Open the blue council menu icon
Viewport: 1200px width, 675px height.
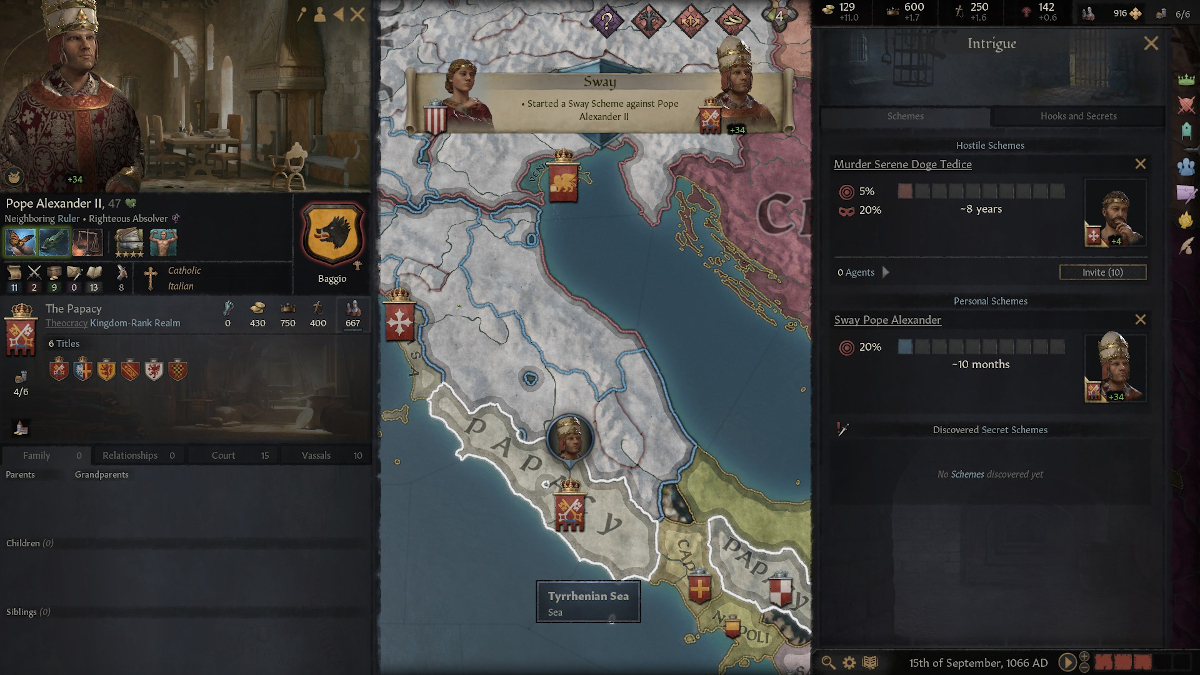tap(1187, 165)
